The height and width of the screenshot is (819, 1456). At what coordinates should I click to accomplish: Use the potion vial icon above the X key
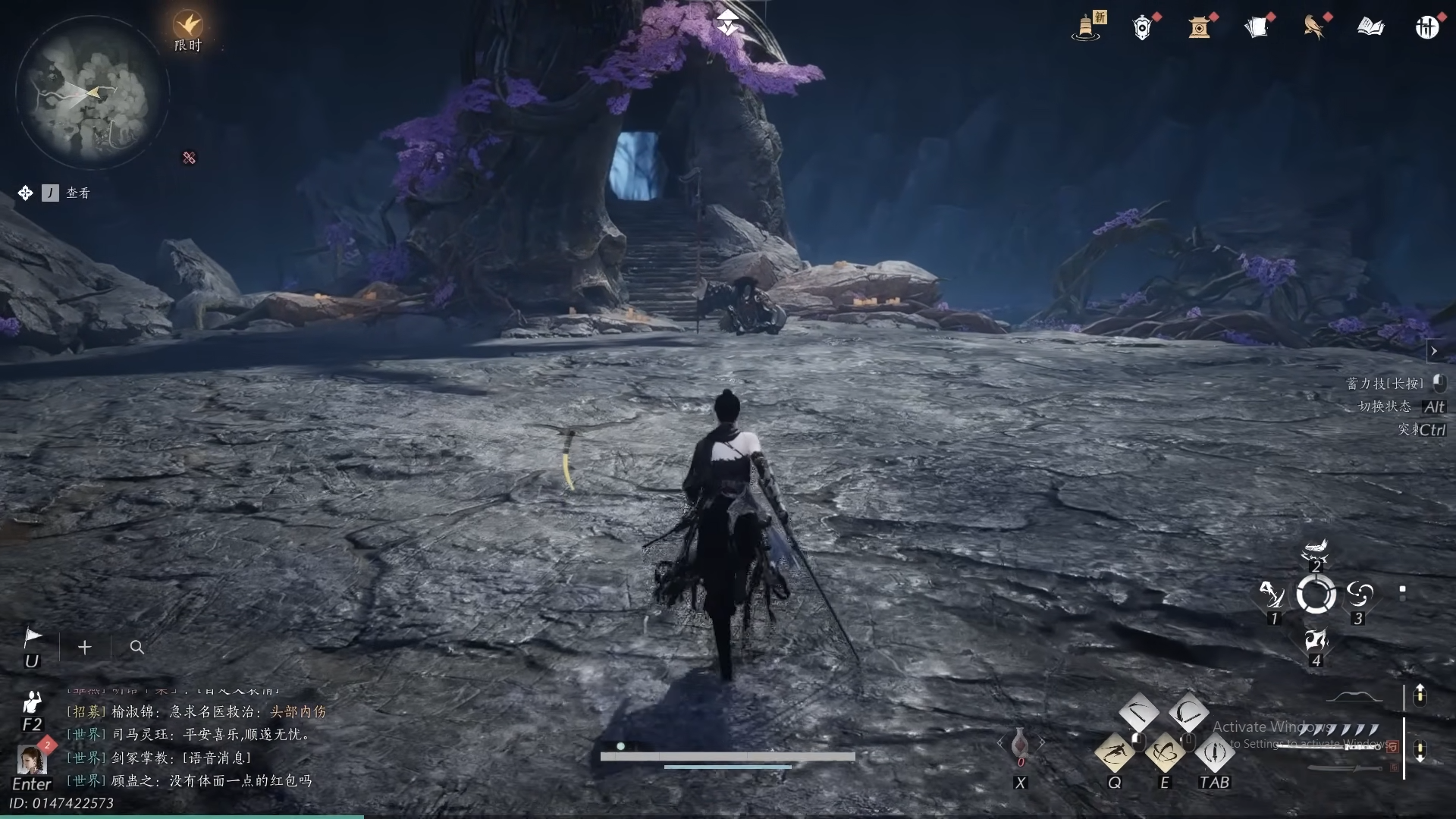click(x=1021, y=743)
